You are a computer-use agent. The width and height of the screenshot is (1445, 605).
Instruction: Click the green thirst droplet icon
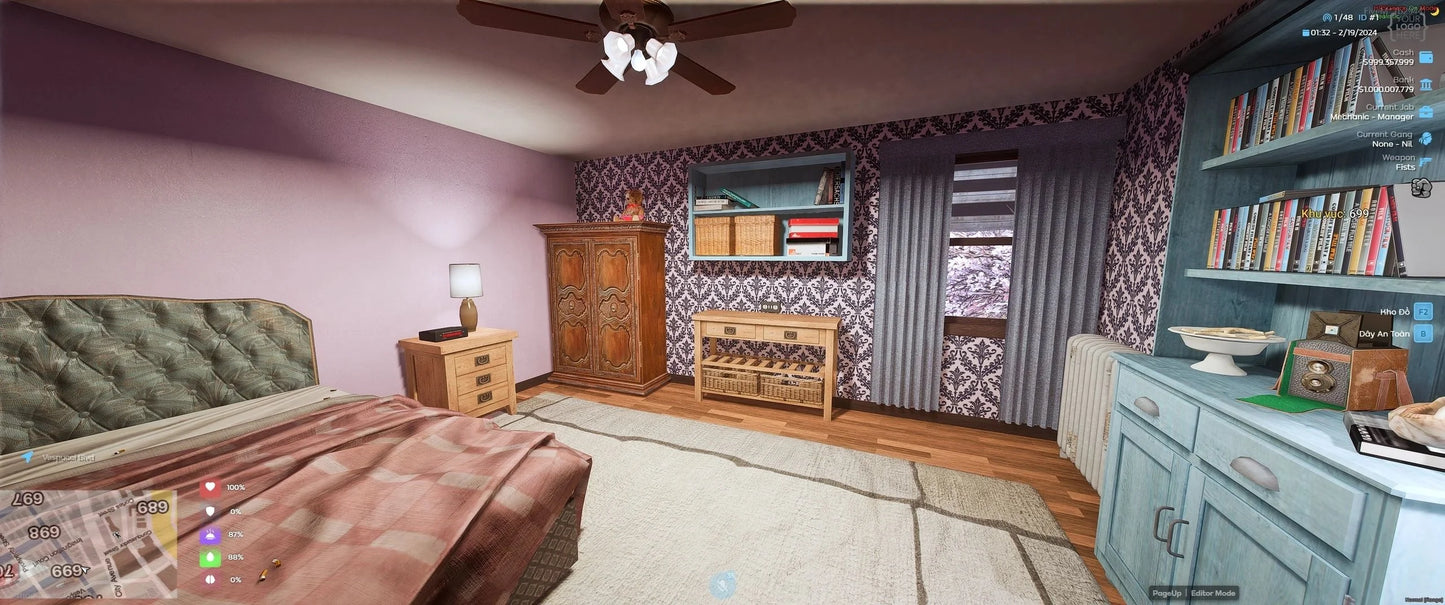click(210, 558)
